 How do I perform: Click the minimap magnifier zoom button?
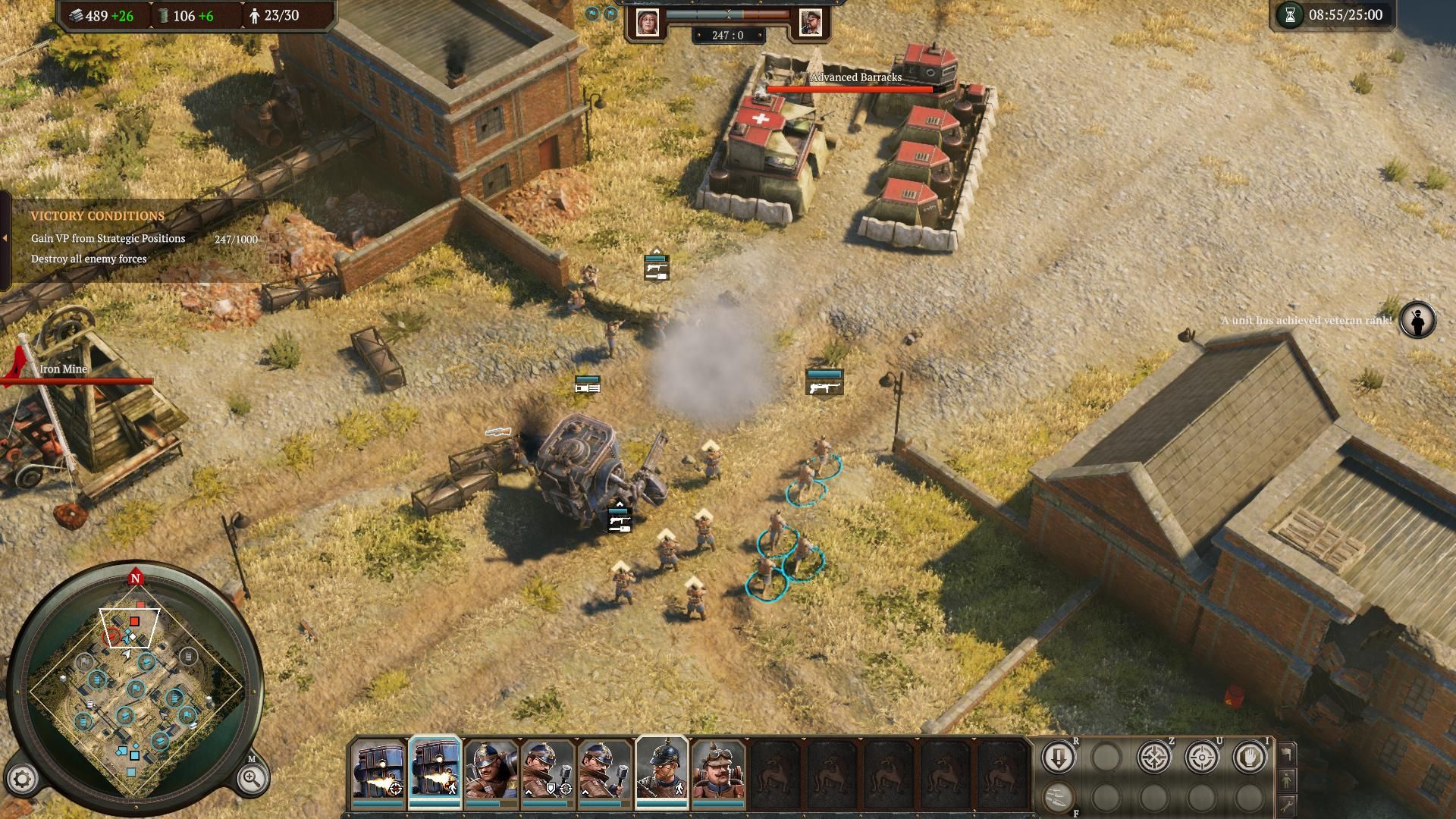pos(251,778)
